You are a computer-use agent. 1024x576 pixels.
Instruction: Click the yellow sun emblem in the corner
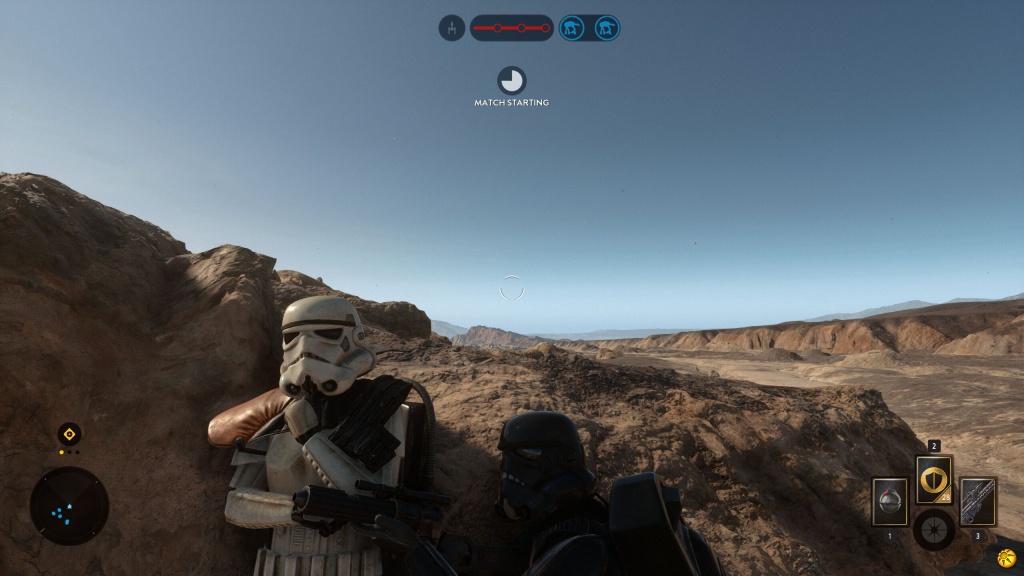[x=1006, y=558]
